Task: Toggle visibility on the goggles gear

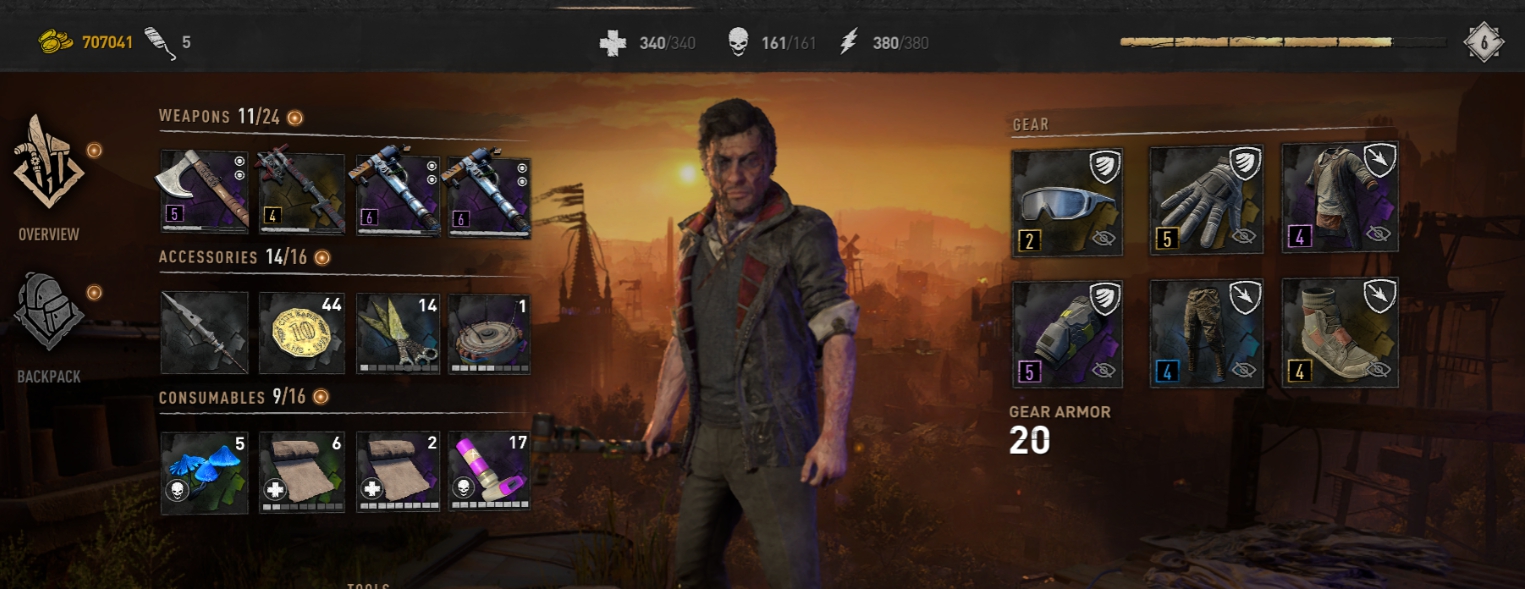Action: pos(1103,238)
